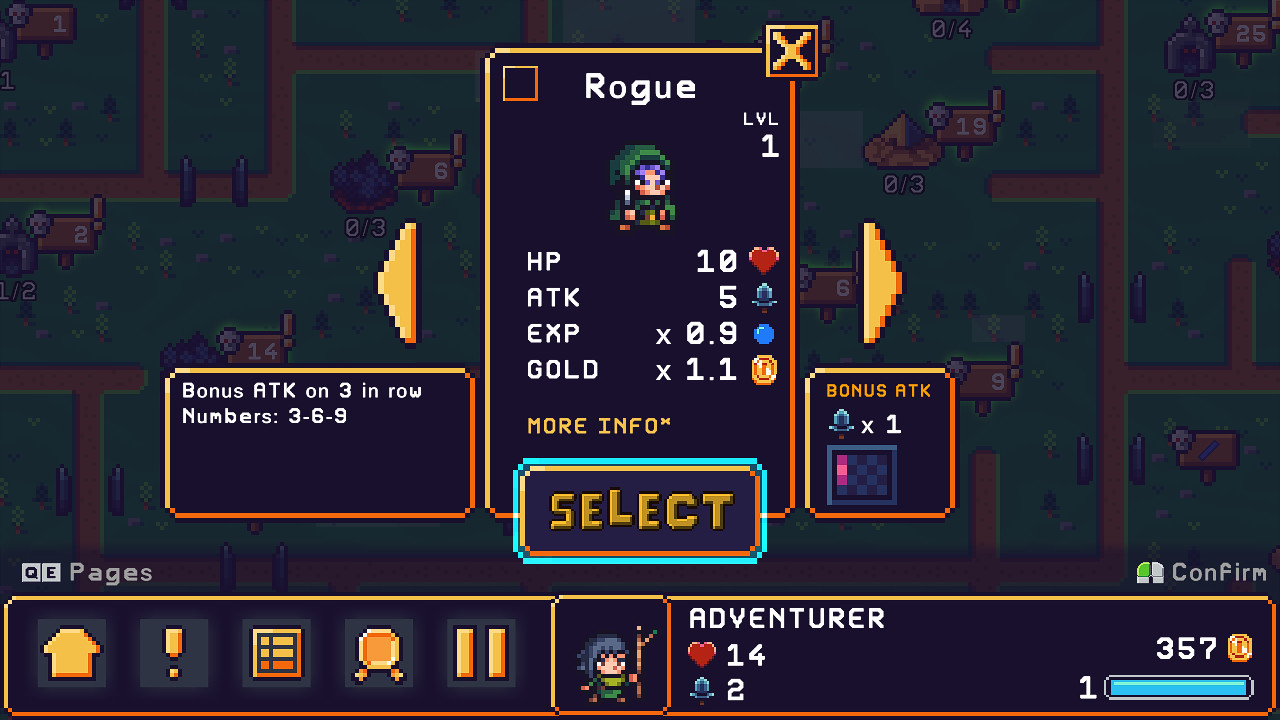Close the Rogue panel with the X
1280x720 pixels.
point(791,52)
